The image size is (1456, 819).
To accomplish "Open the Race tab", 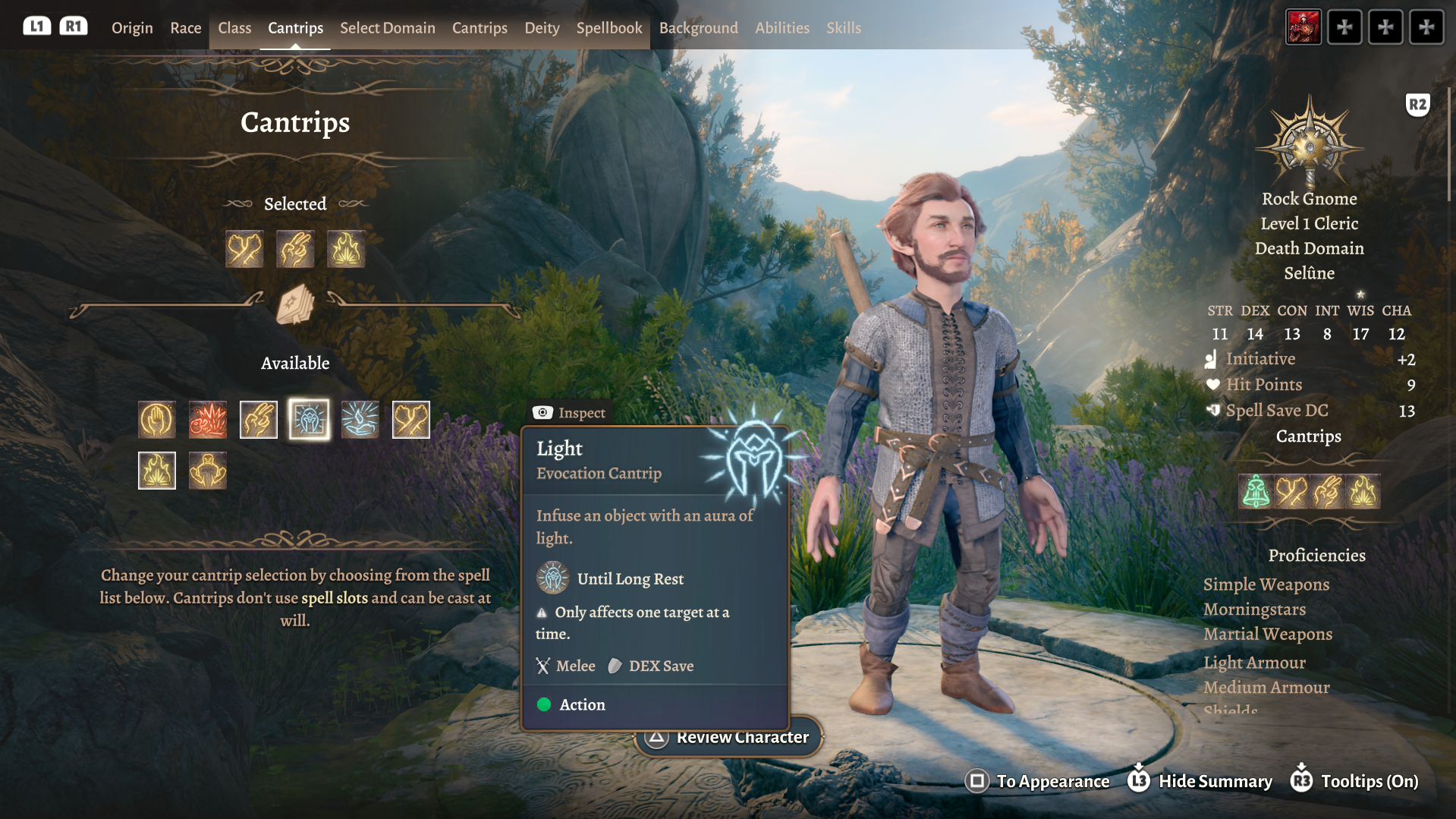I will coord(185,28).
